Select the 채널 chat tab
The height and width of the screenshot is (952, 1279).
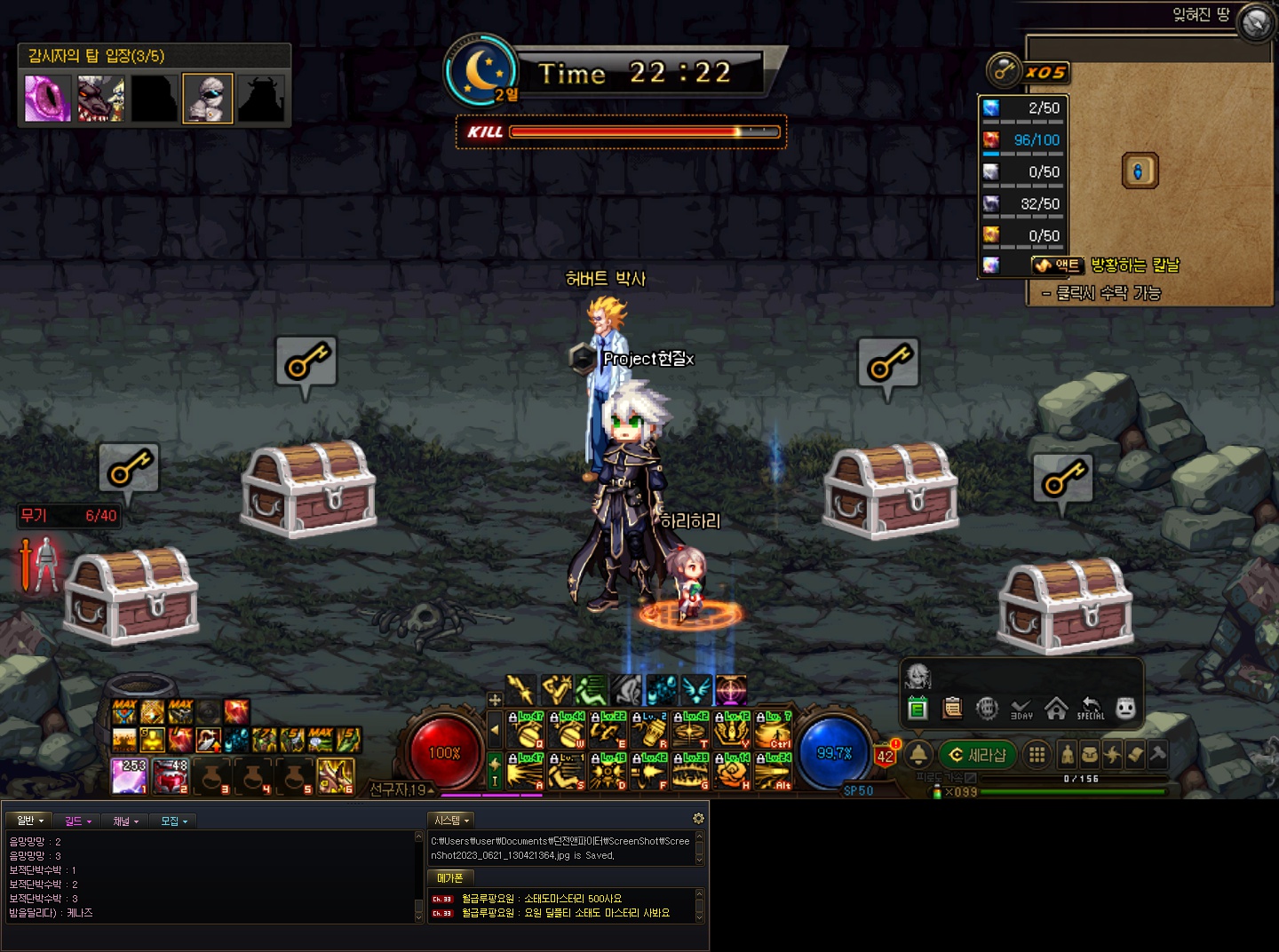pos(125,821)
